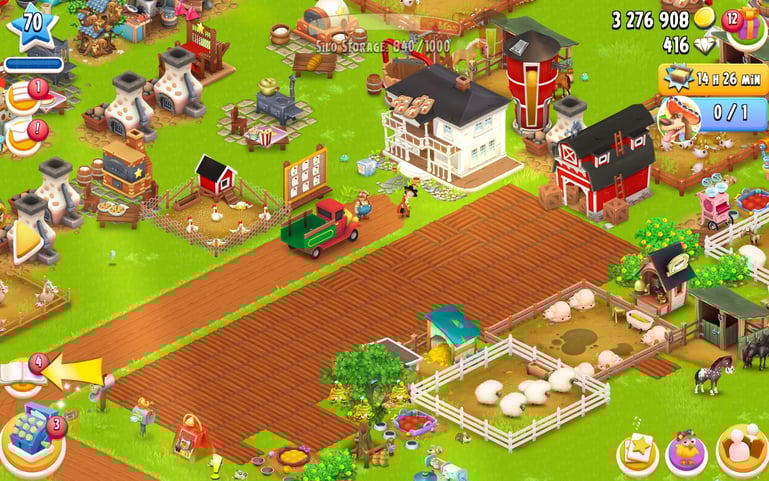Open the 14 h 26 min event banner

click(712, 78)
